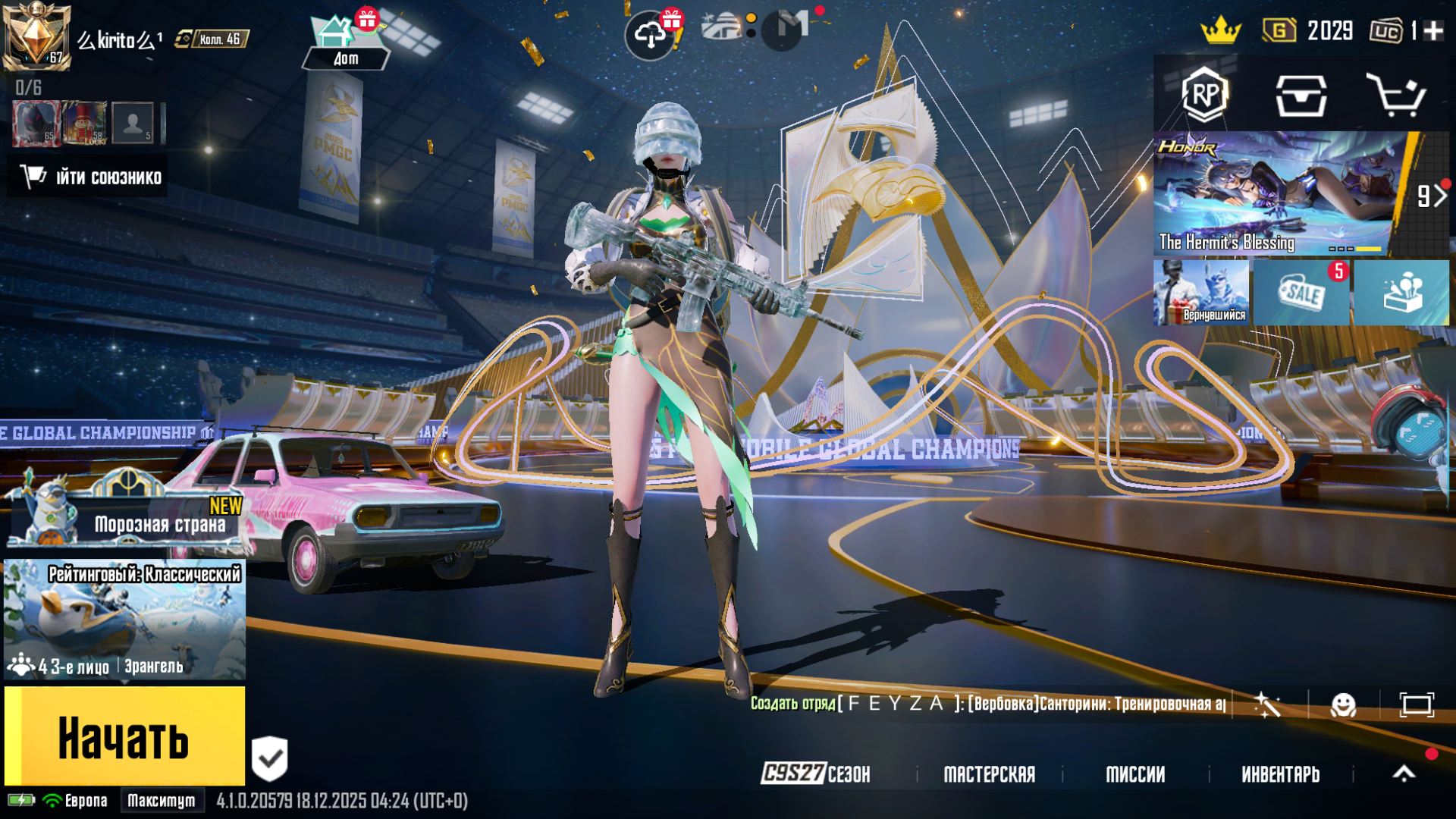Open the shopping cart store
The image size is (1456, 819).
(x=1395, y=96)
